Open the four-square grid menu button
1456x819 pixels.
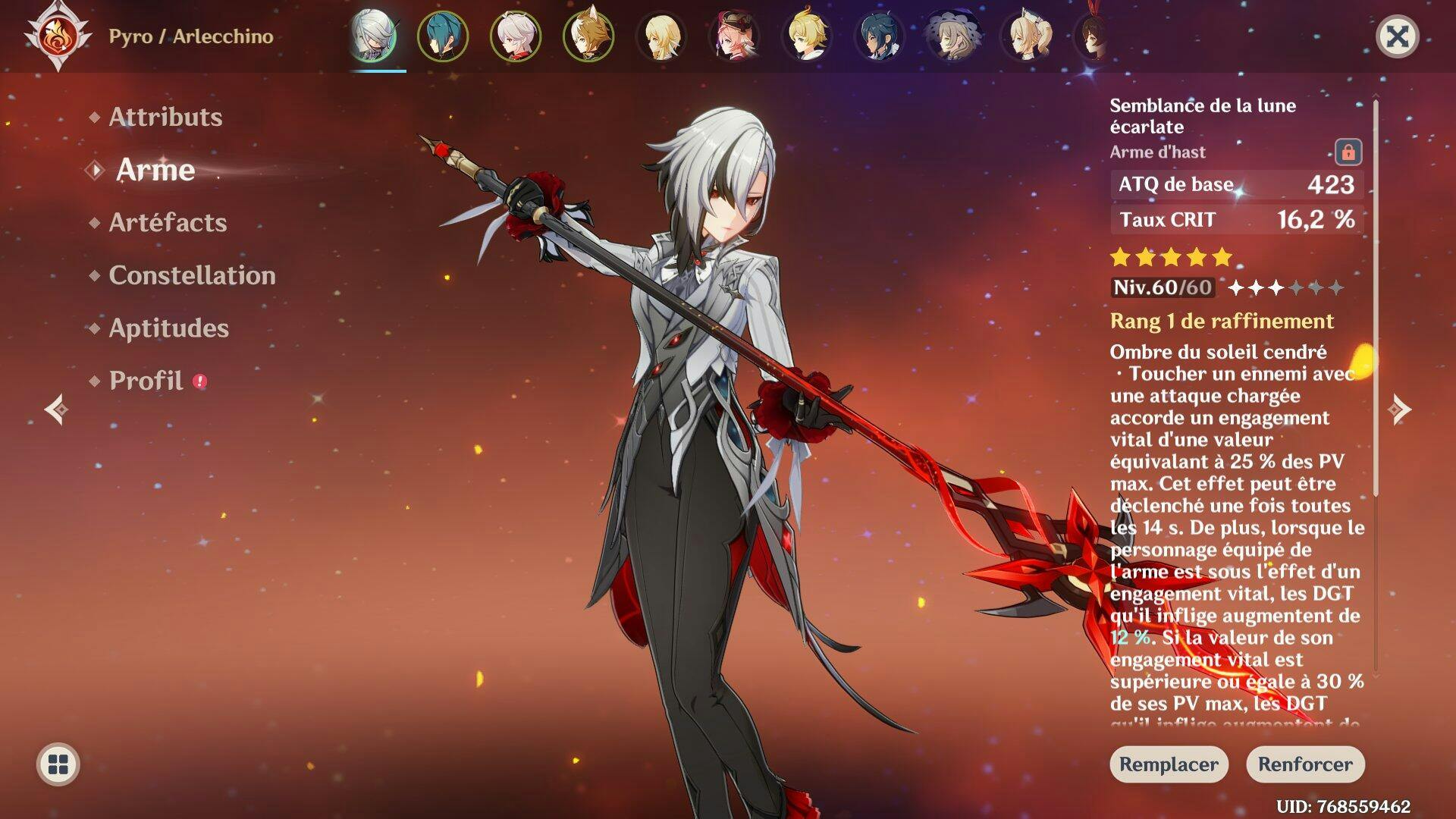(58, 764)
